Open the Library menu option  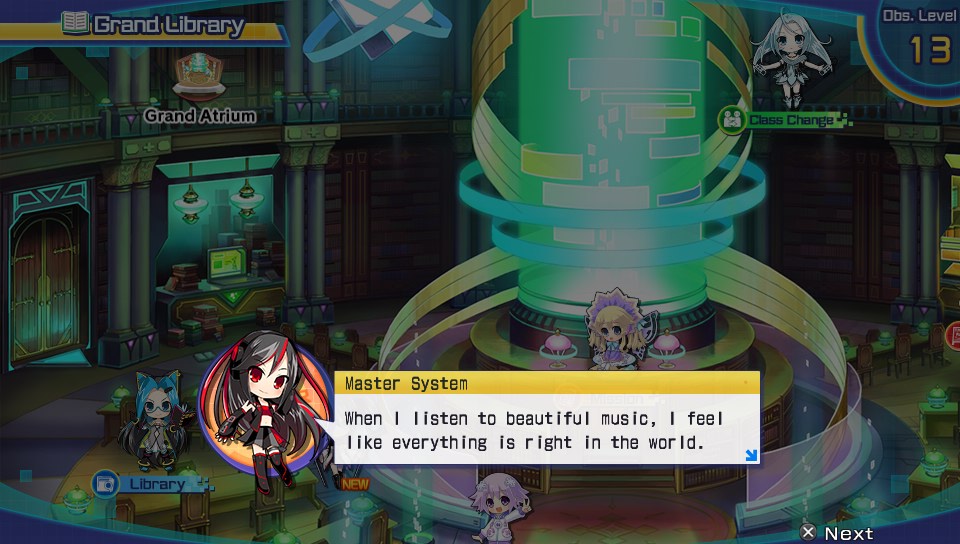click(150, 484)
